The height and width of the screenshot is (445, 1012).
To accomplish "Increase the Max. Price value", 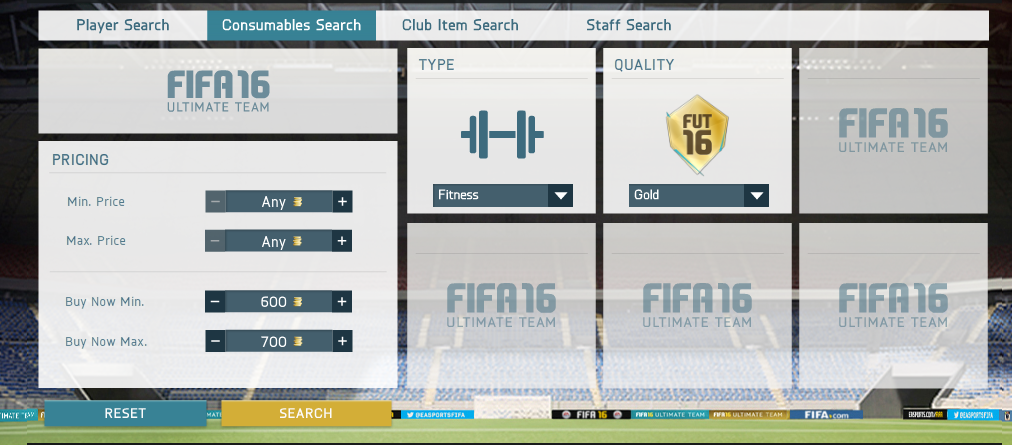I will pos(342,241).
